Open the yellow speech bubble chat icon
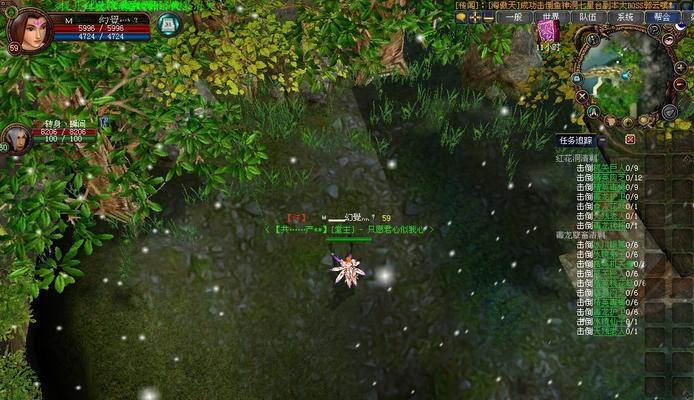The width and height of the screenshot is (694, 400). (461, 18)
